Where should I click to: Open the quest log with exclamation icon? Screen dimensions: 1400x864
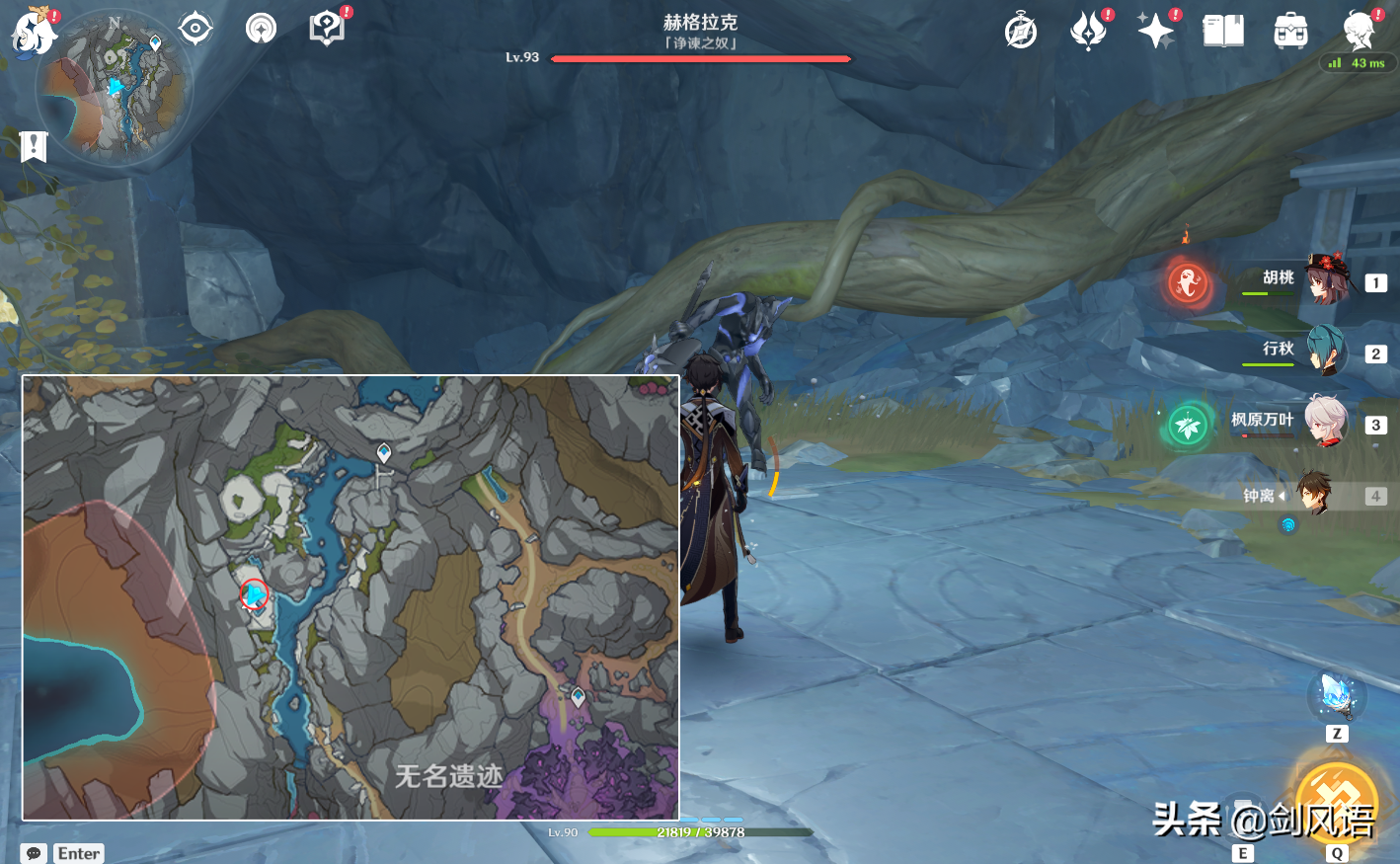[x=327, y=29]
